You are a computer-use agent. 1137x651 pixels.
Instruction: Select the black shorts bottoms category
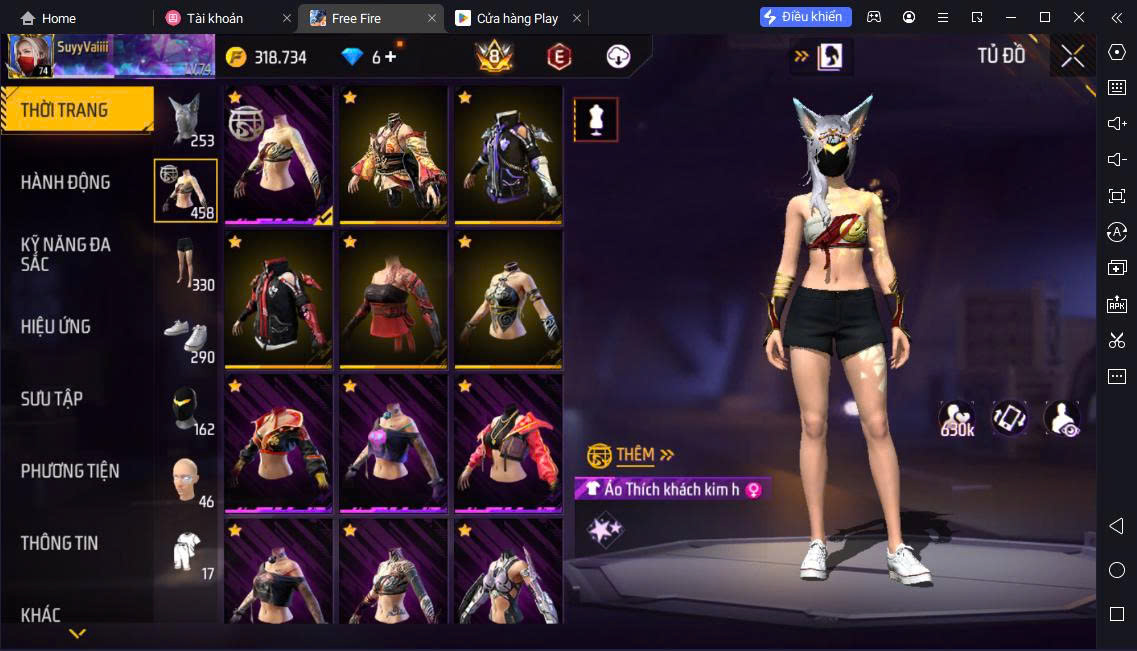(x=186, y=264)
